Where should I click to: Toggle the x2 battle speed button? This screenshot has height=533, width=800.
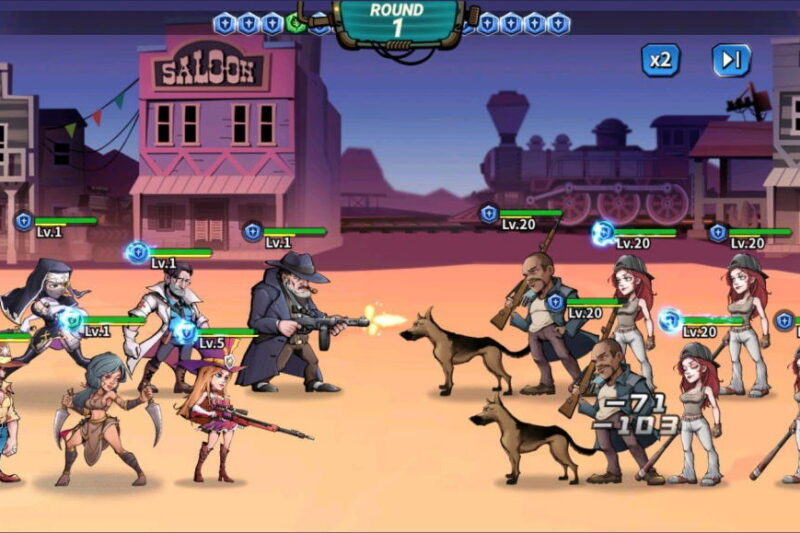tap(660, 60)
